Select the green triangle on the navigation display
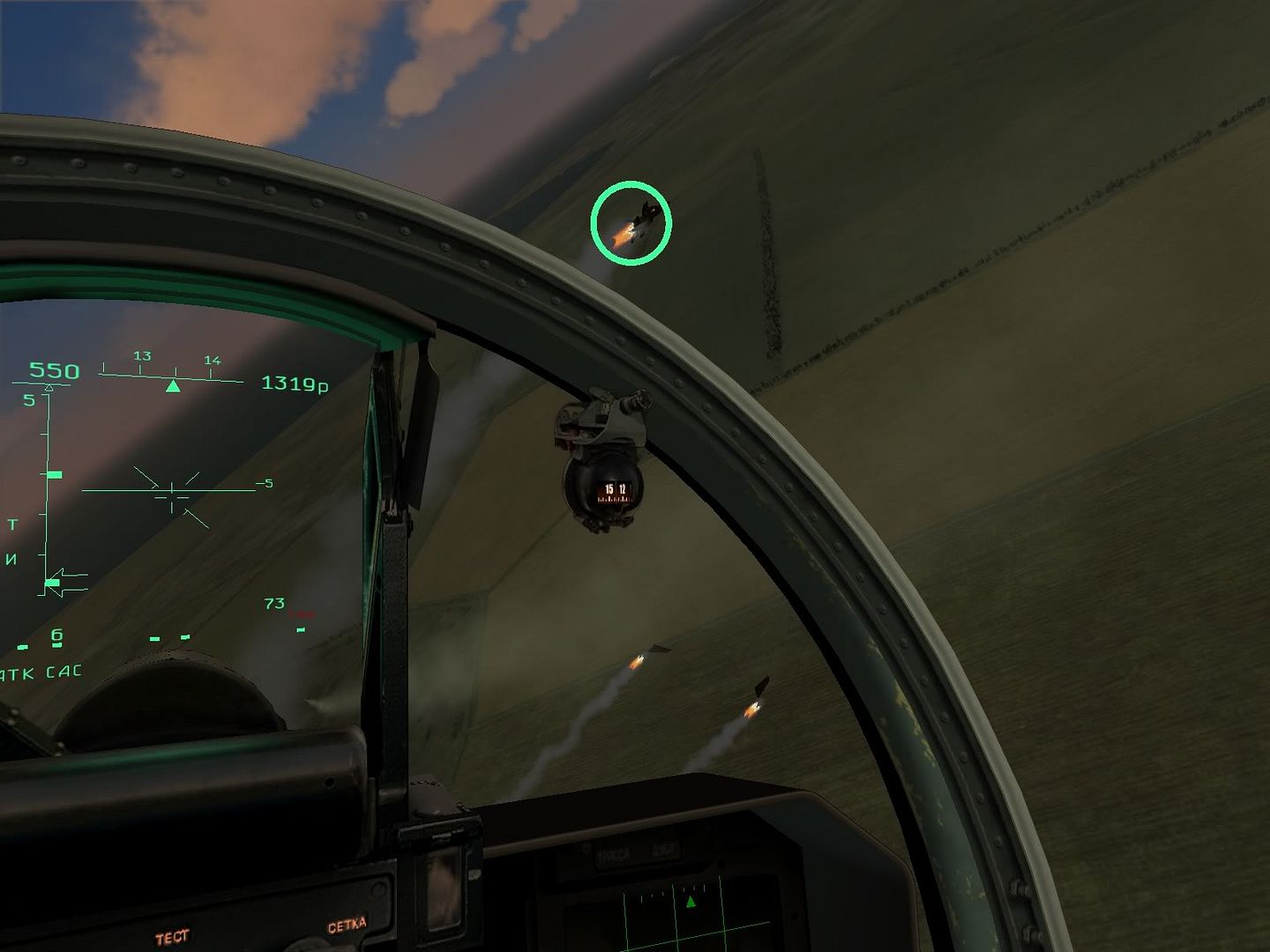 point(690,901)
